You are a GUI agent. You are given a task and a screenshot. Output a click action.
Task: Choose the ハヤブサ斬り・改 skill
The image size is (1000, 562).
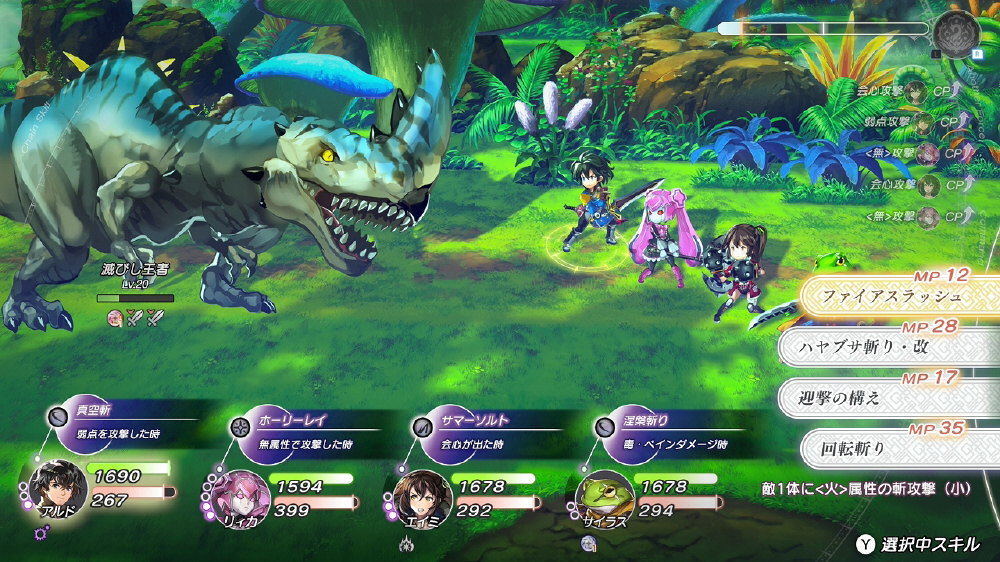[880, 347]
